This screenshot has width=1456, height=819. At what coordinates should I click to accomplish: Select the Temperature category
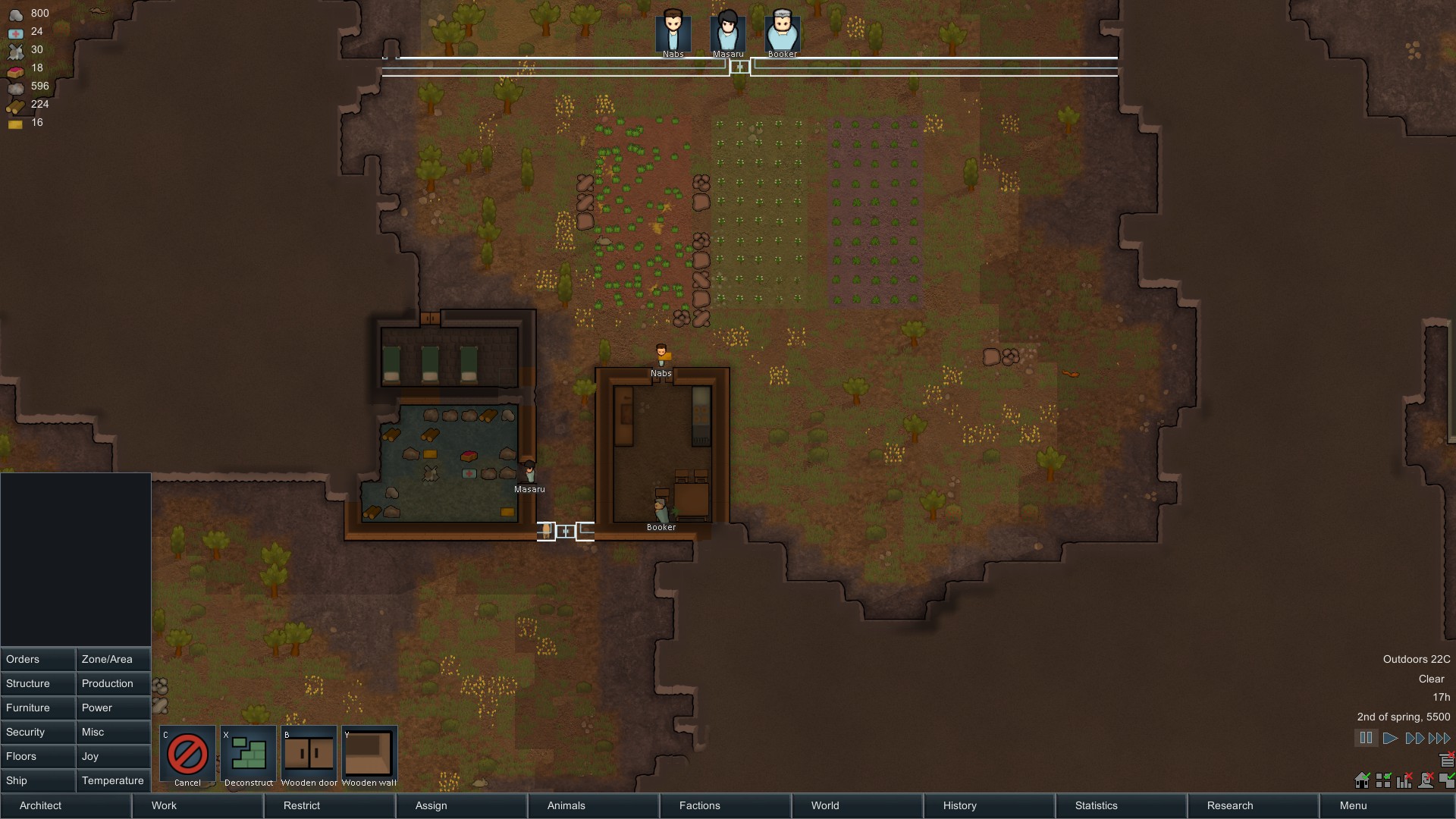[x=113, y=780]
